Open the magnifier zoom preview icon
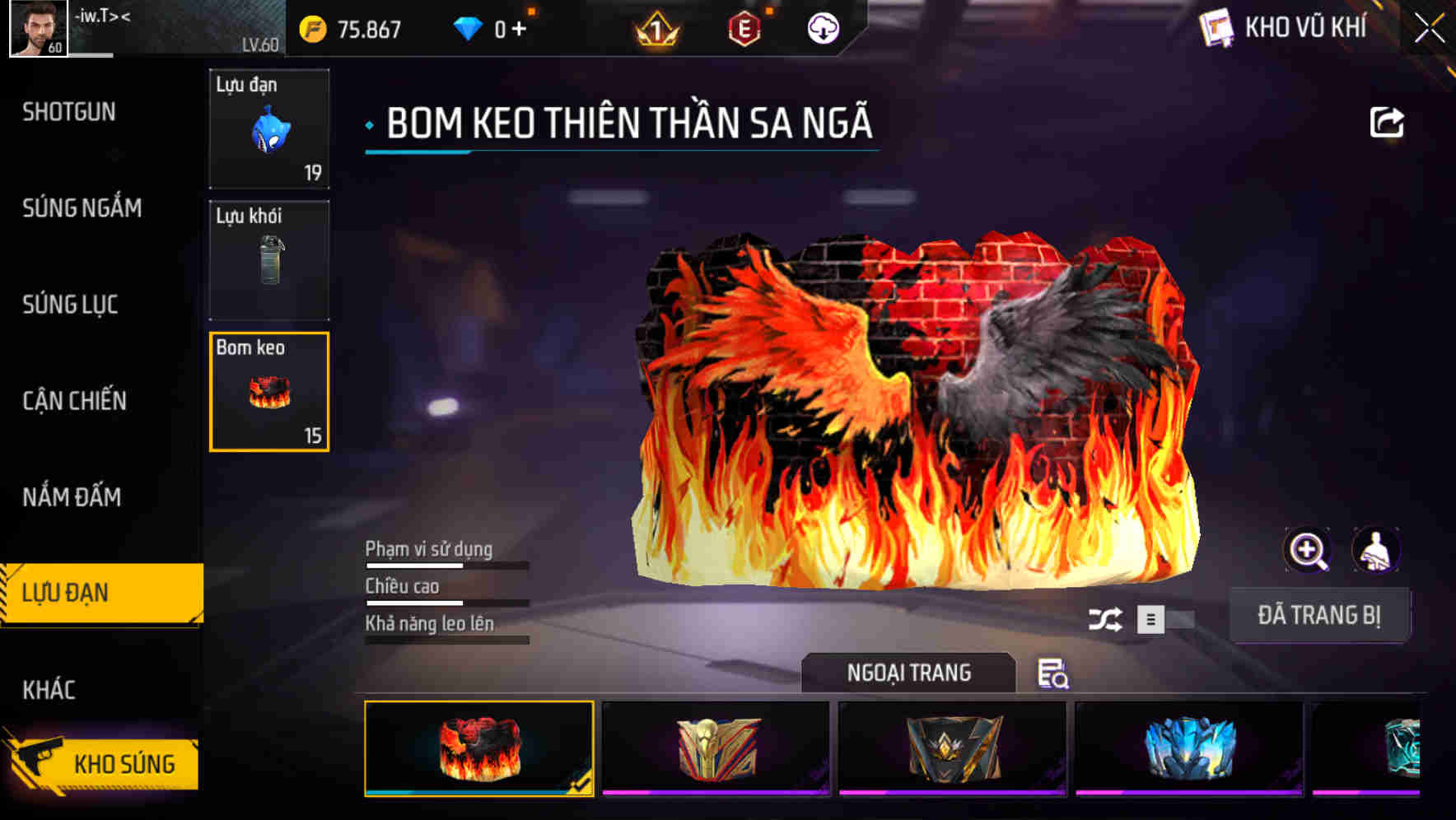Viewport: 1456px width, 820px height. click(1308, 549)
